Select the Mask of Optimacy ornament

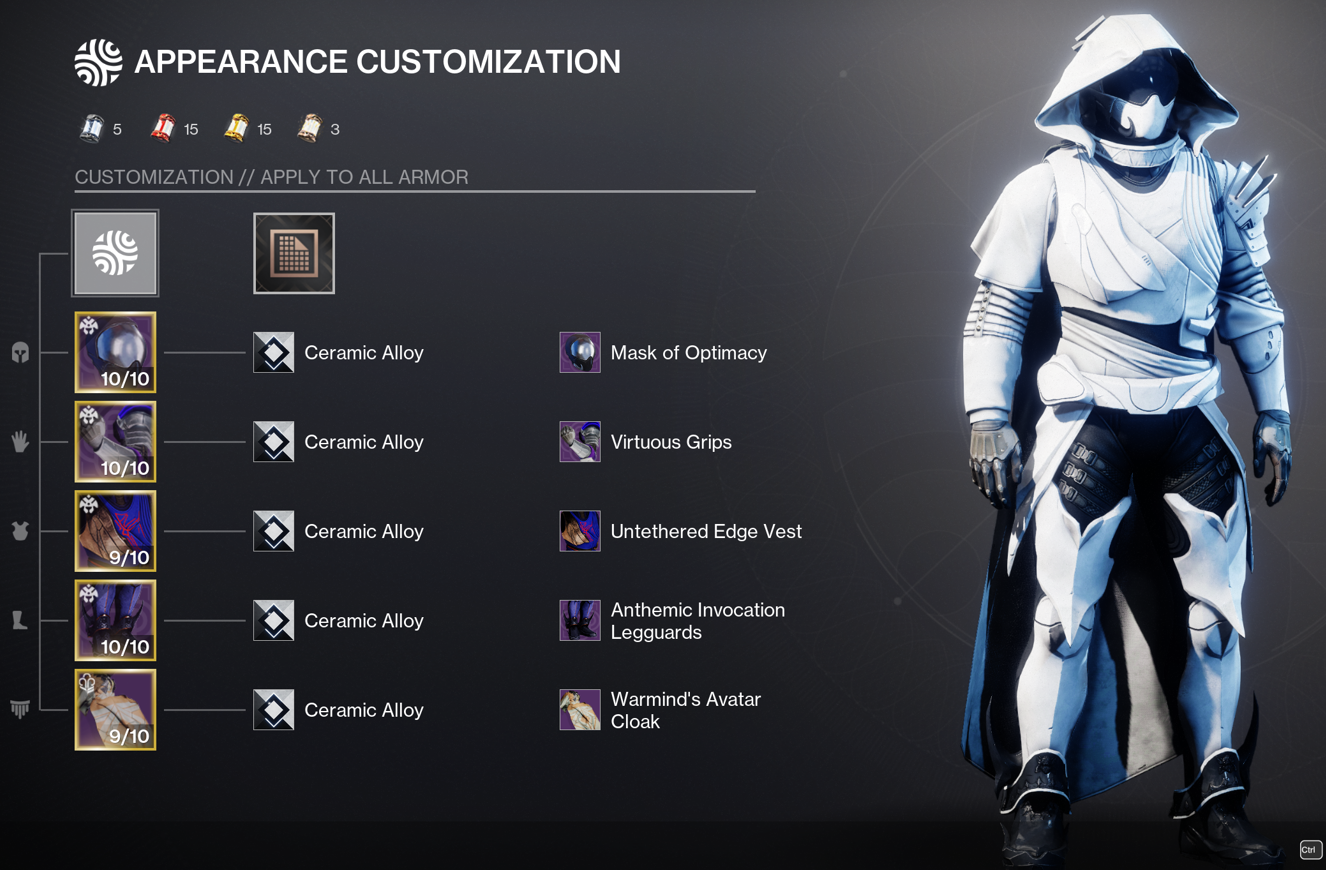click(580, 353)
